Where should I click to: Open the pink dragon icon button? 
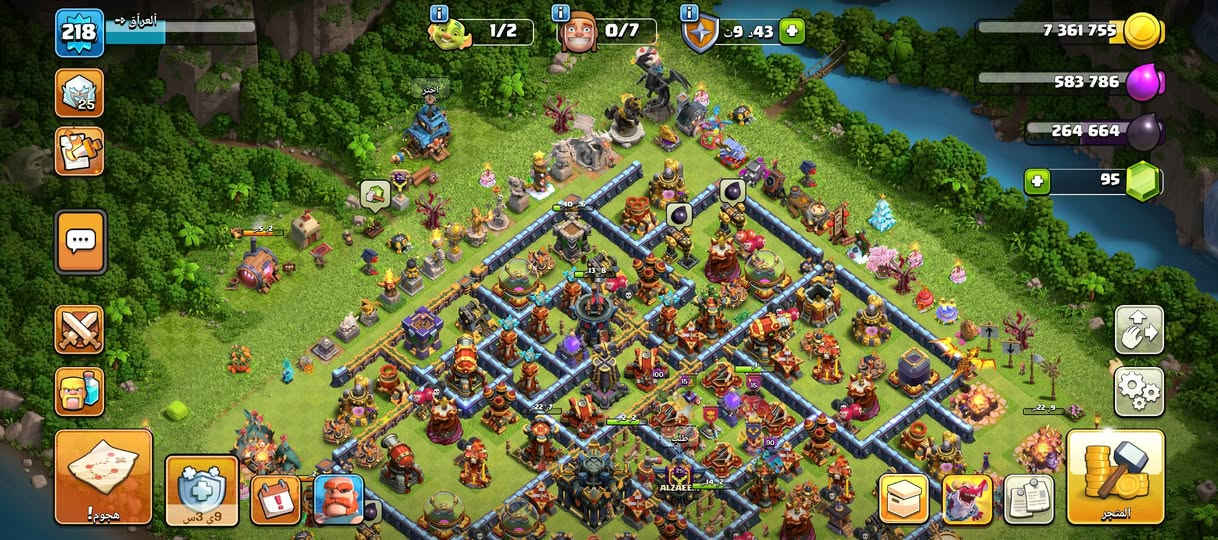coord(967,498)
